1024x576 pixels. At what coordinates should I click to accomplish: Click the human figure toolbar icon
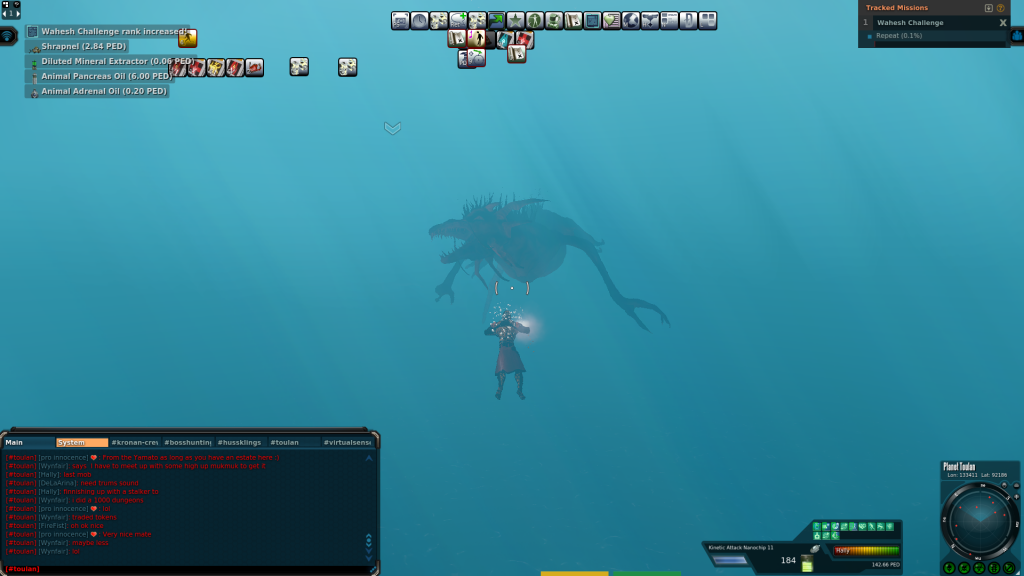coord(535,20)
